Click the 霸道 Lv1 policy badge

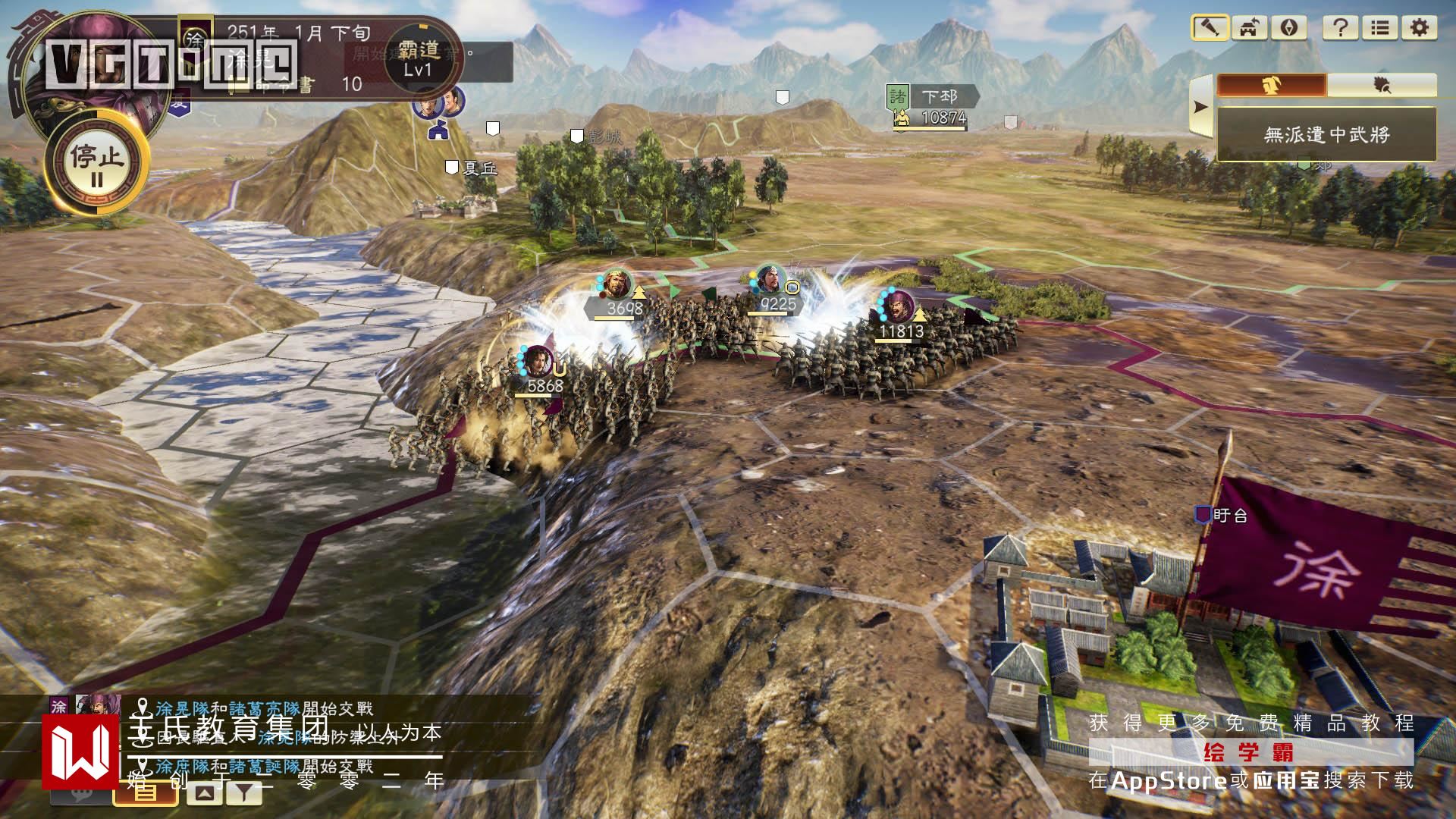click(418, 58)
